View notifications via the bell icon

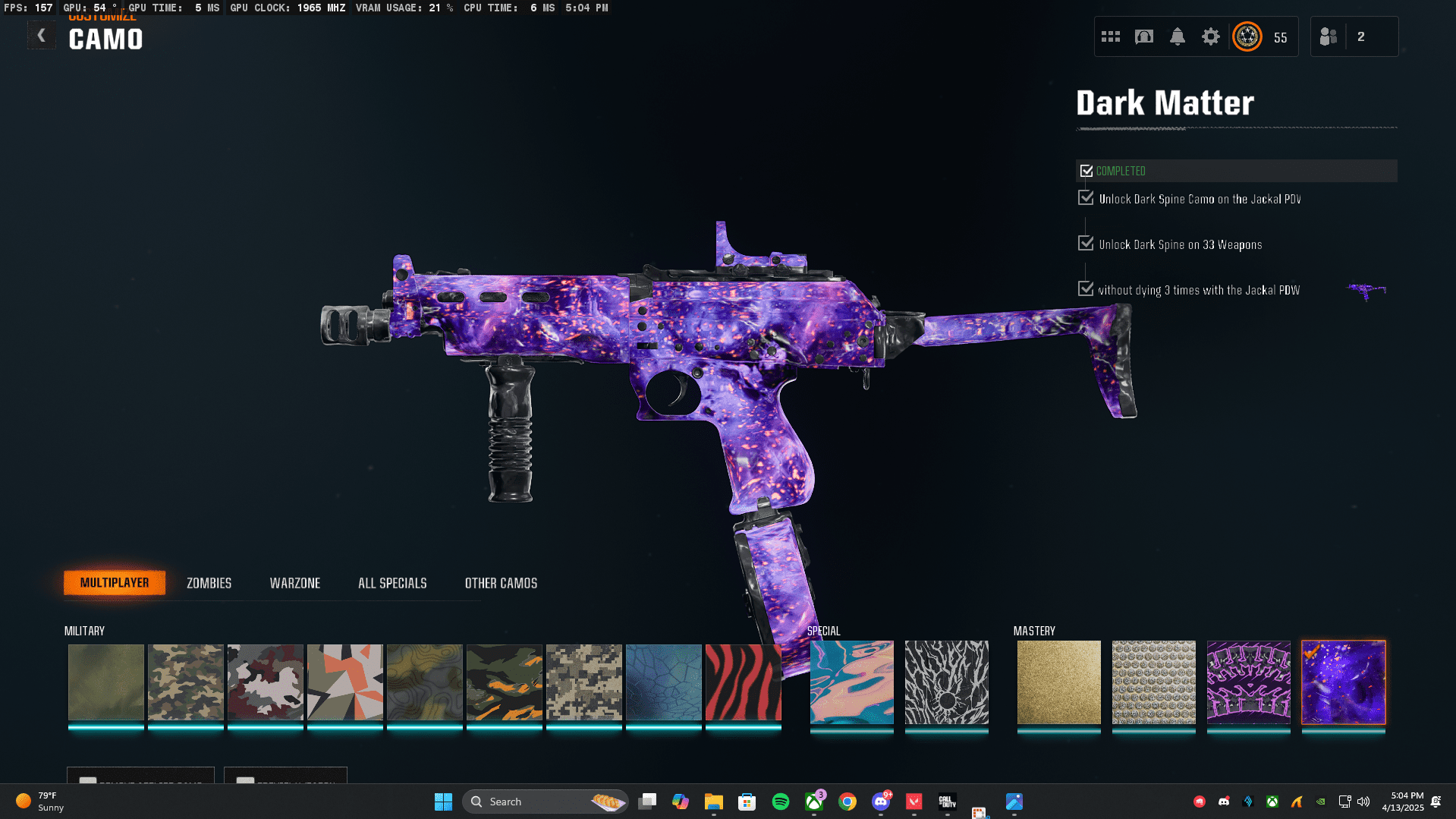click(1177, 36)
